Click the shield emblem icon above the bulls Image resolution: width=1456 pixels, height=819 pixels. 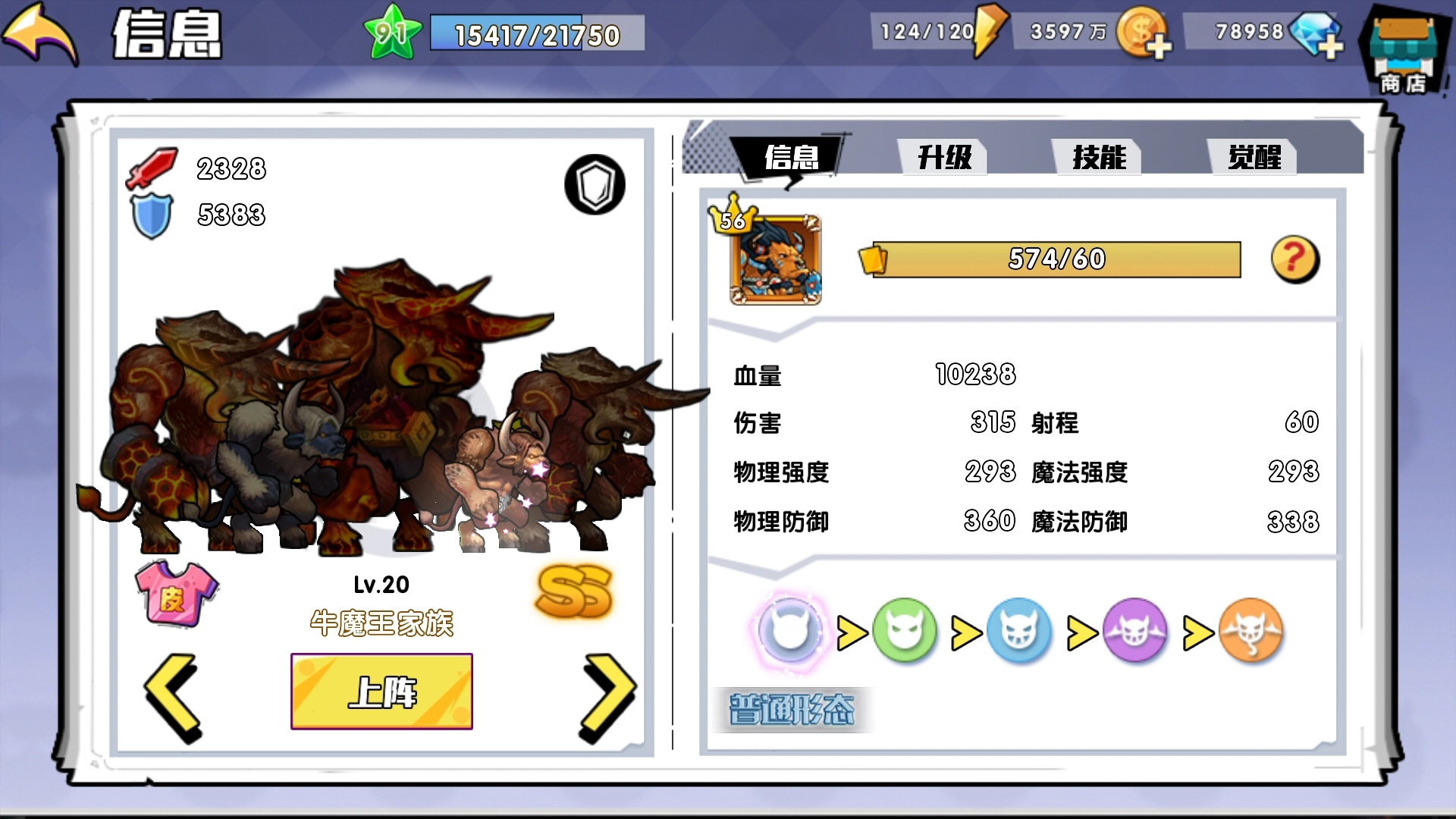pos(594,184)
